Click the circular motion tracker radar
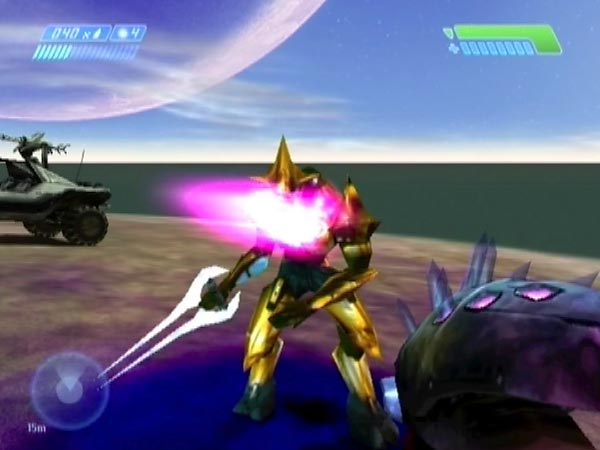The height and width of the screenshot is (450, 600). pos(68,390)
